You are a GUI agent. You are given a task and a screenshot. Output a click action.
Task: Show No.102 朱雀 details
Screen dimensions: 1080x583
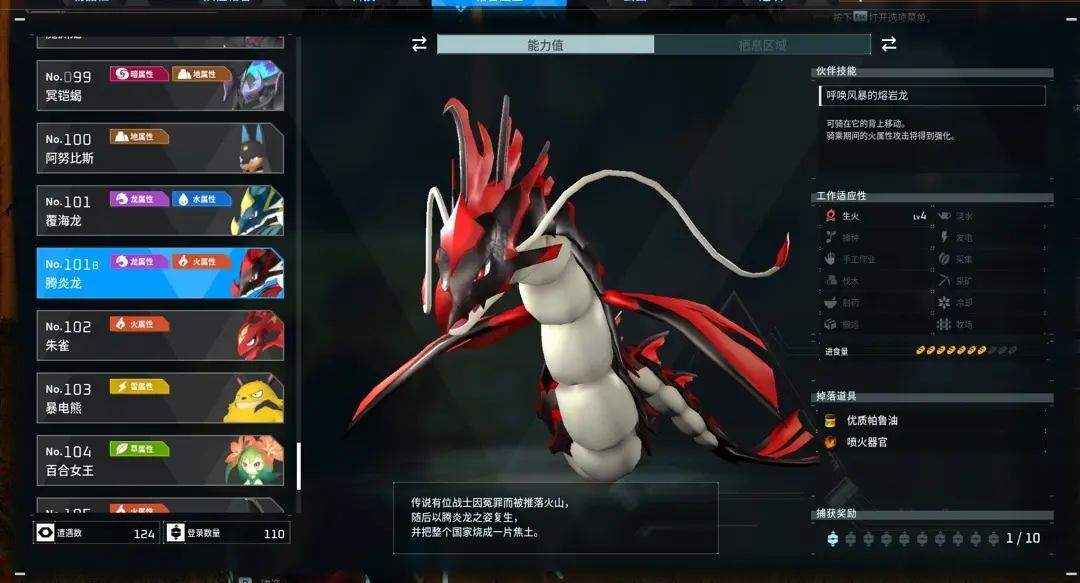[x=160, y=335]
